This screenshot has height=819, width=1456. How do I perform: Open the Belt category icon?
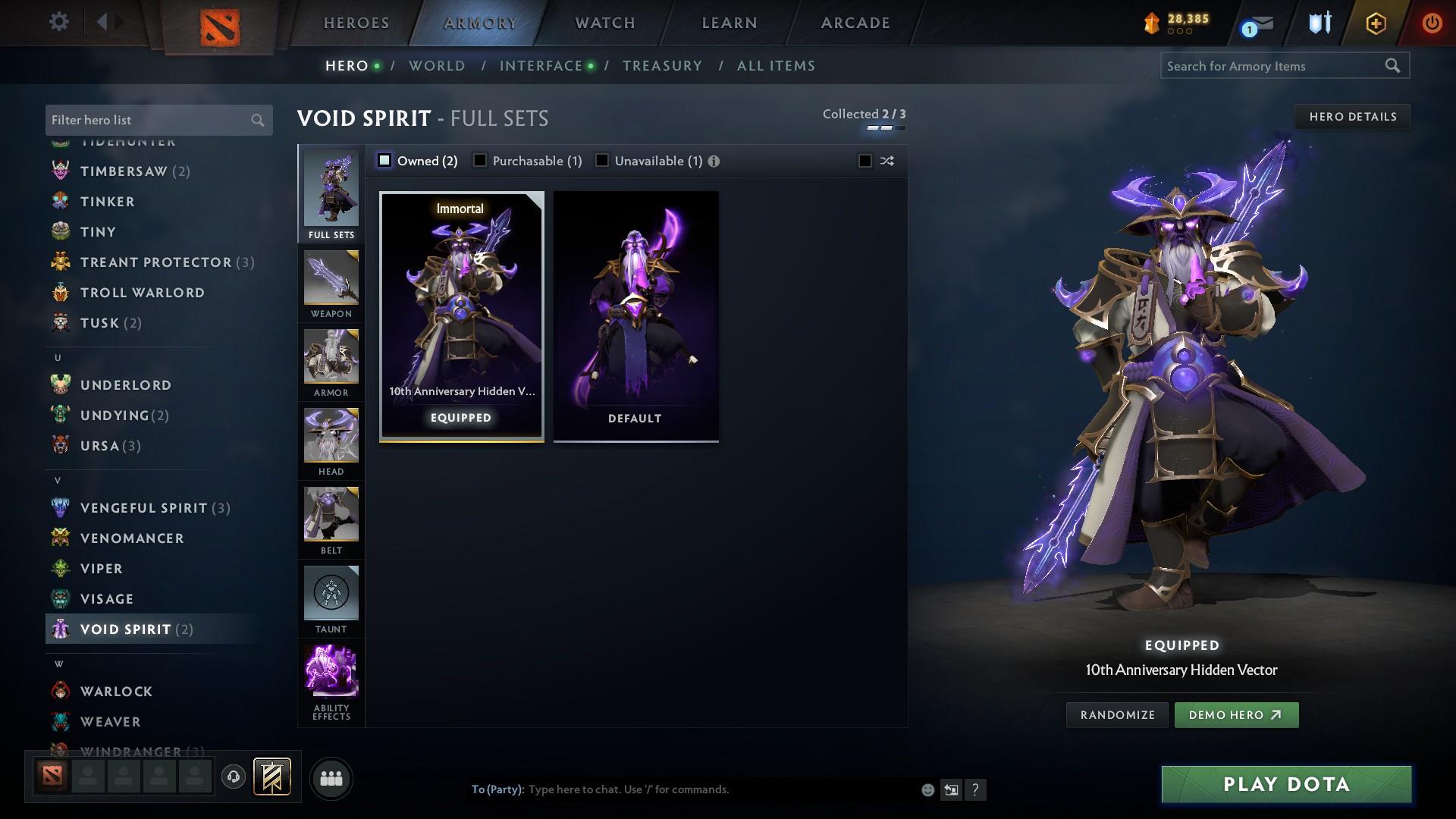coord(331,516)
